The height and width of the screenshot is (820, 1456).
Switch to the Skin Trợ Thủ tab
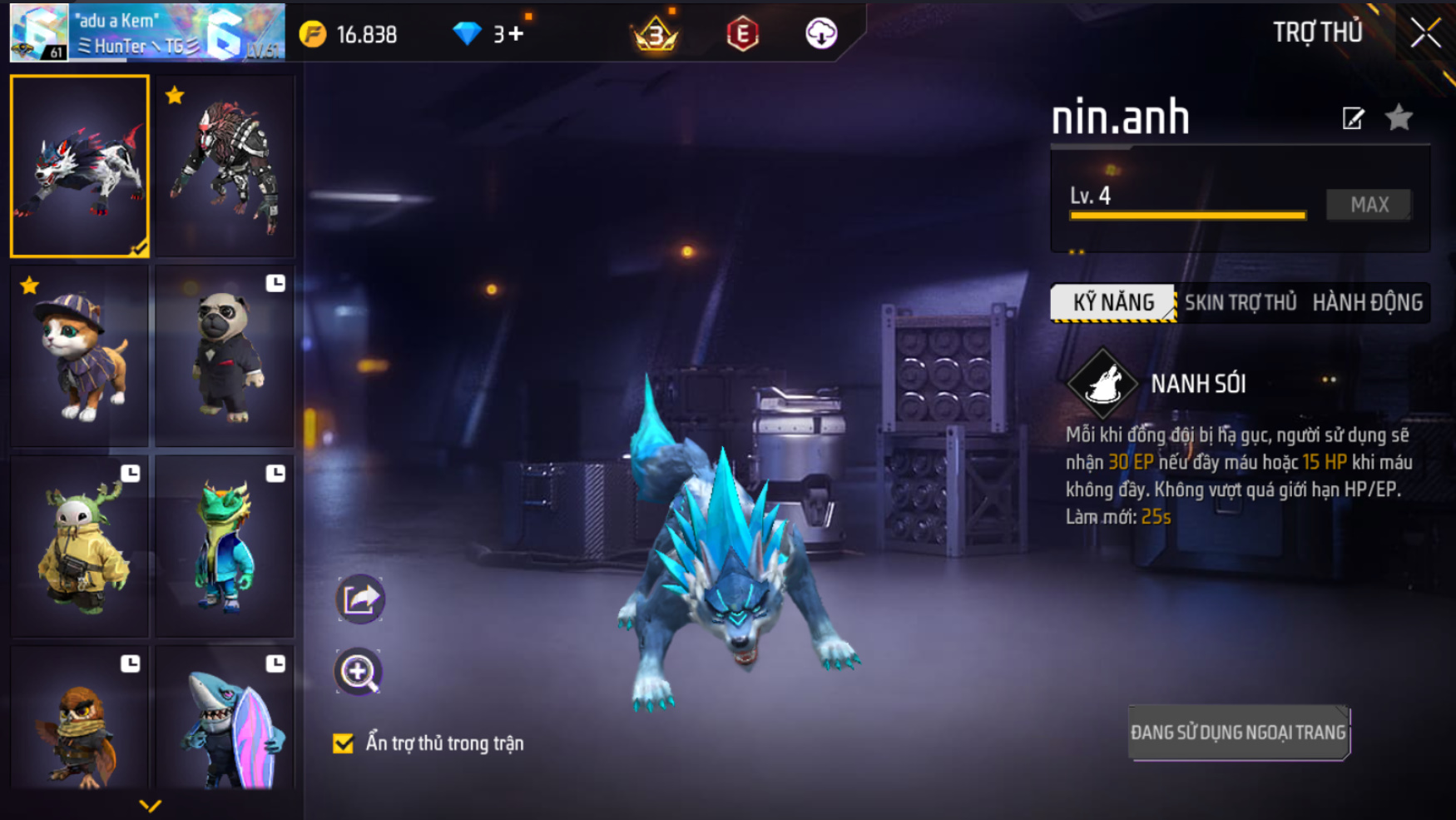click(1240, 302)
